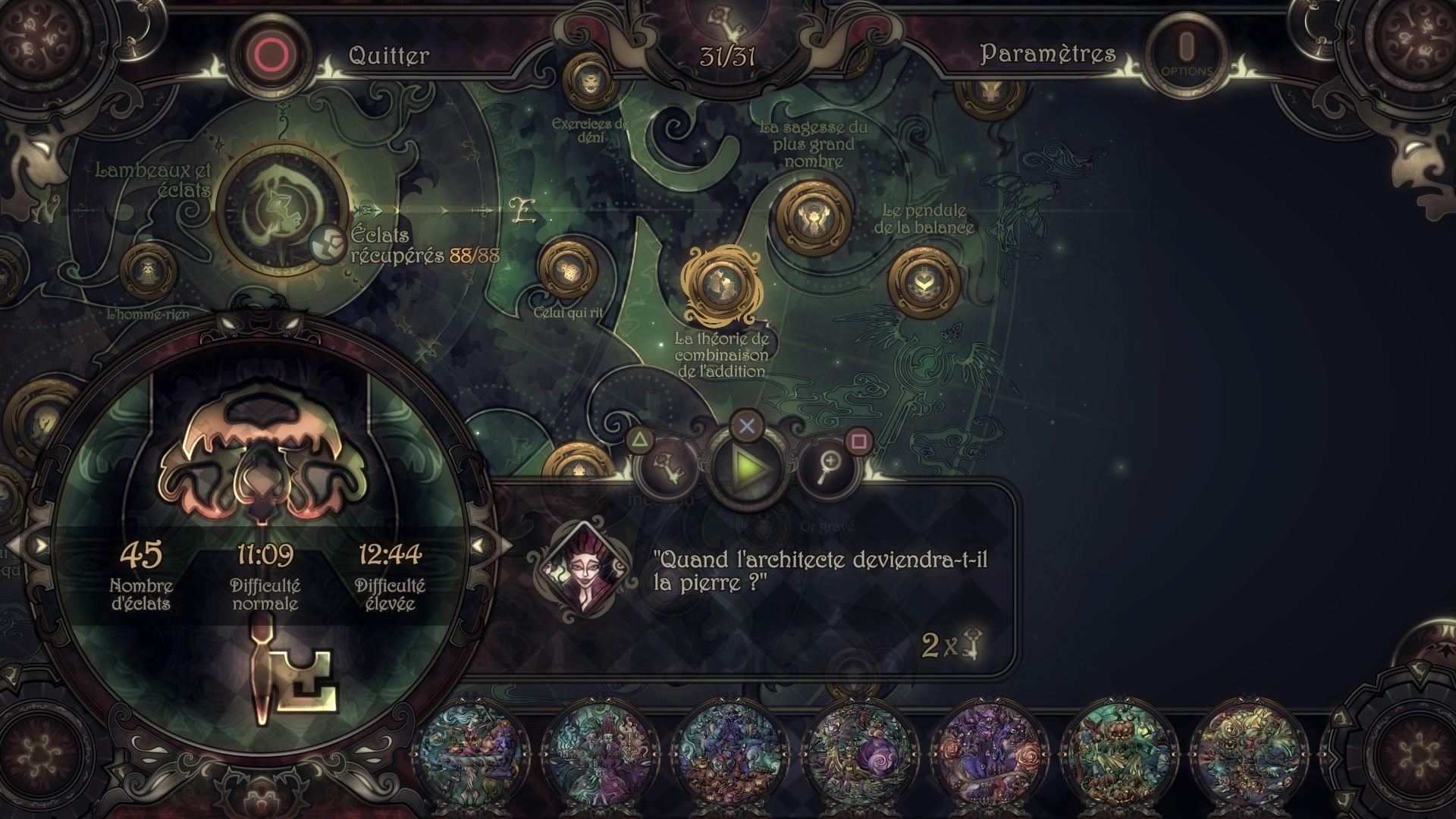1456x819 pixels.
Task: Click the left arrow of the key panel
Action: point(38,545)
